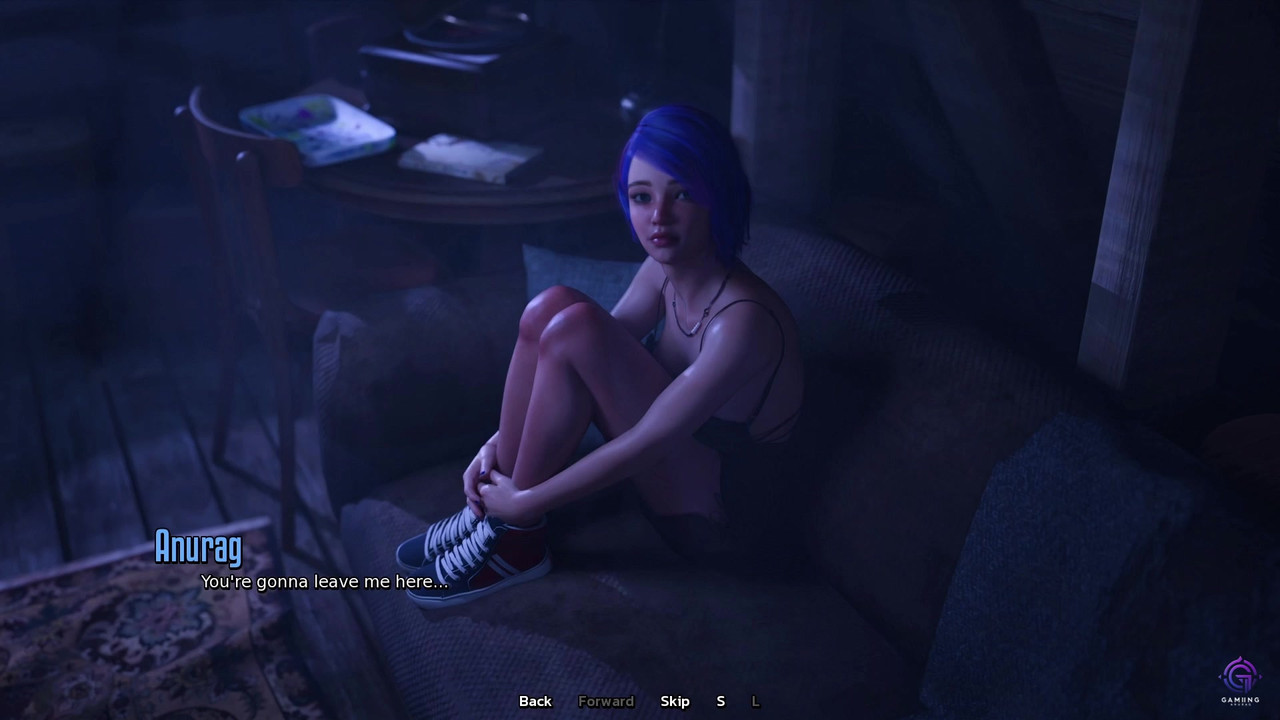Open the save screen with S

(x=720, y=701)
